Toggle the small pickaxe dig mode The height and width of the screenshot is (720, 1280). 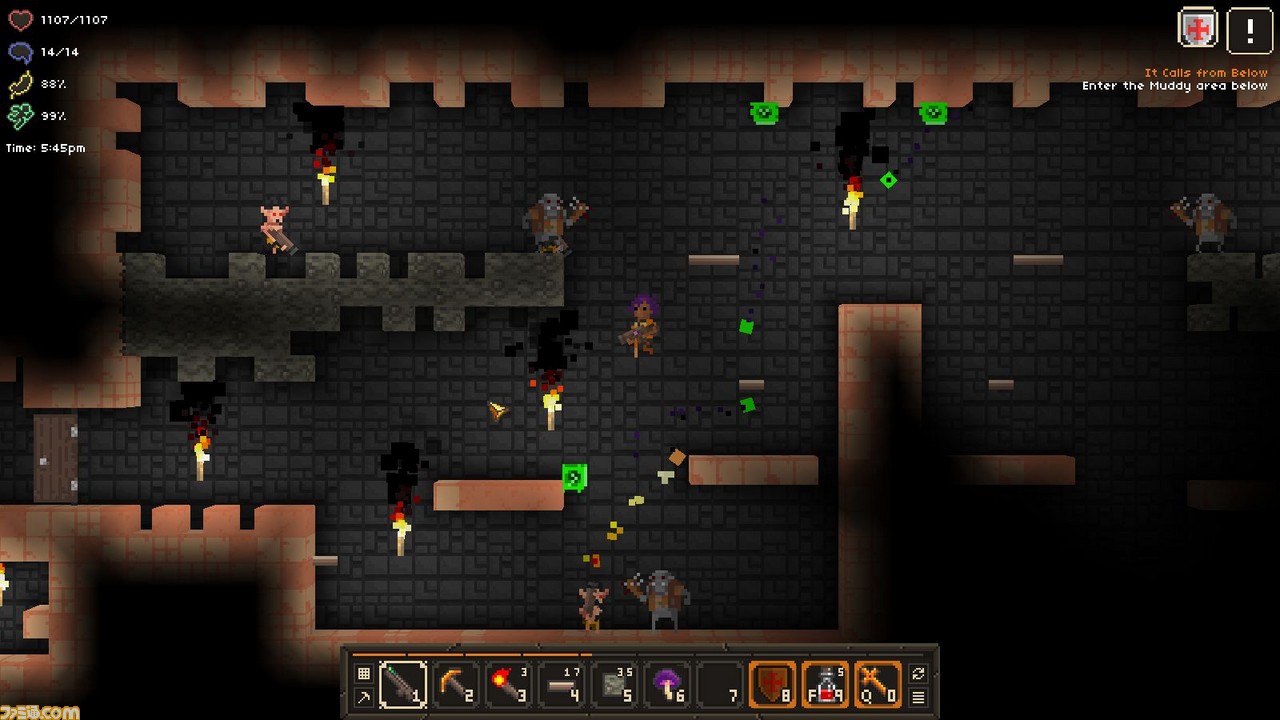tap(363, 697)
